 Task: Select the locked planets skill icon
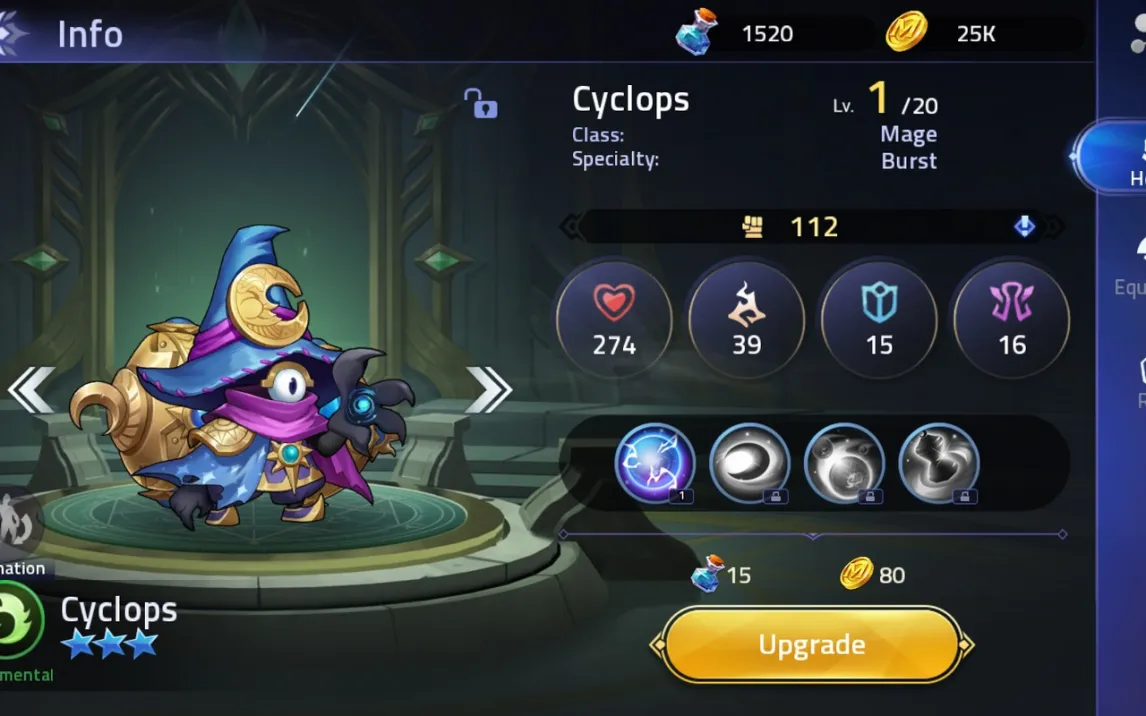coord(844,463)
